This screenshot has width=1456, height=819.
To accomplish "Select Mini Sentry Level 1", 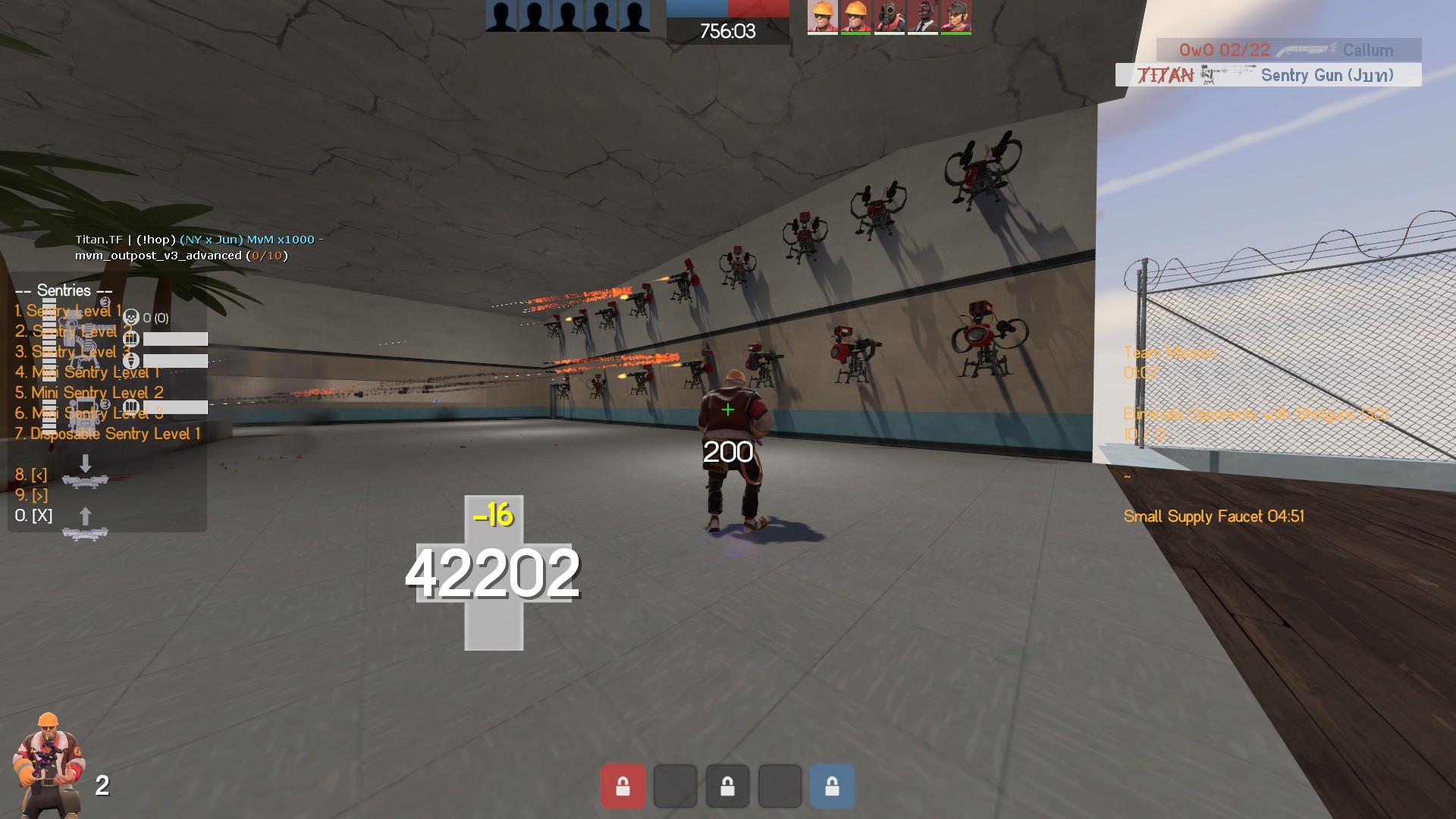I will pyautogui.click(x=88, y=372).
